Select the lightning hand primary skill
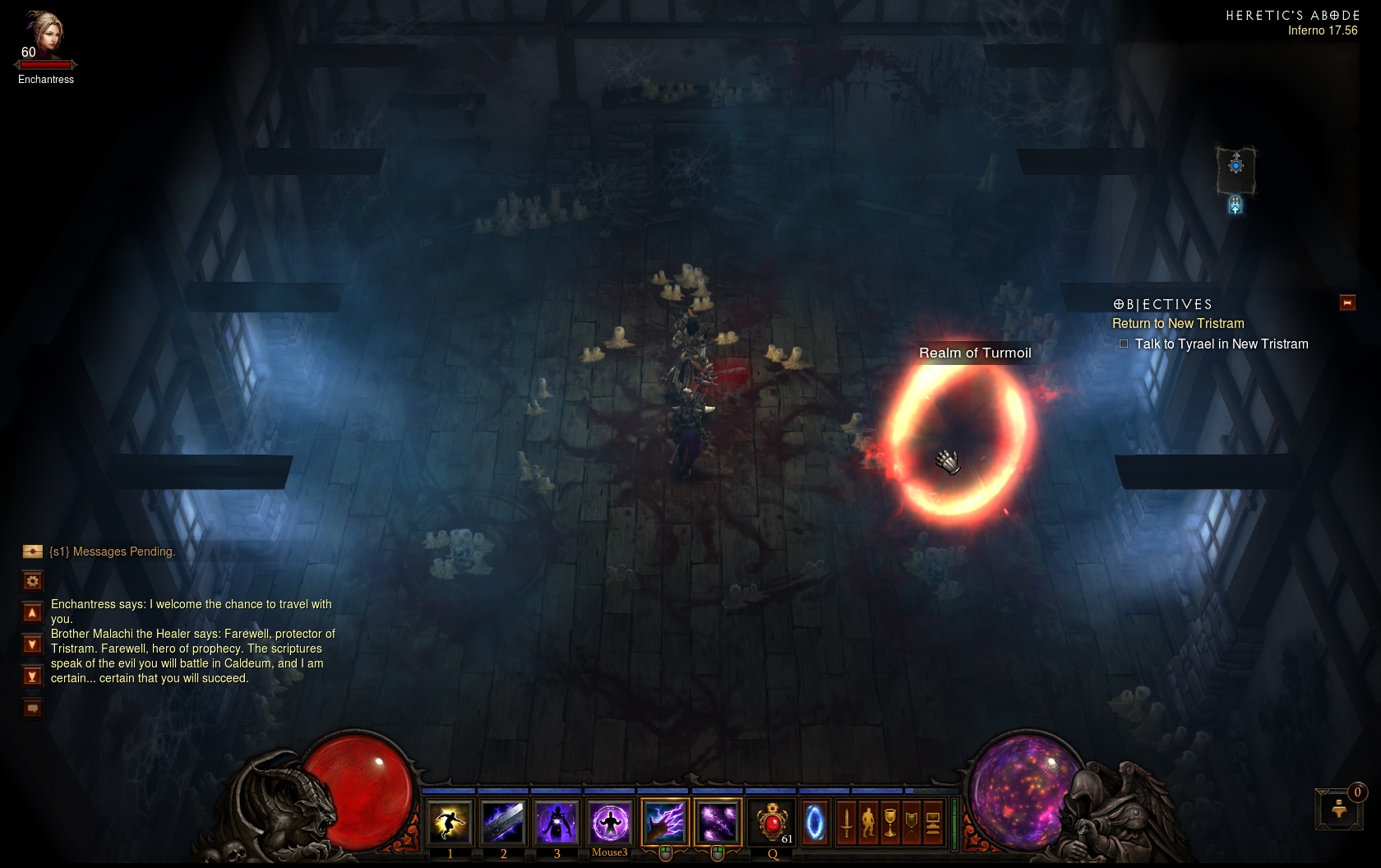The width and height of the screenshot is (1381, 868). click(x=664, y=822)
